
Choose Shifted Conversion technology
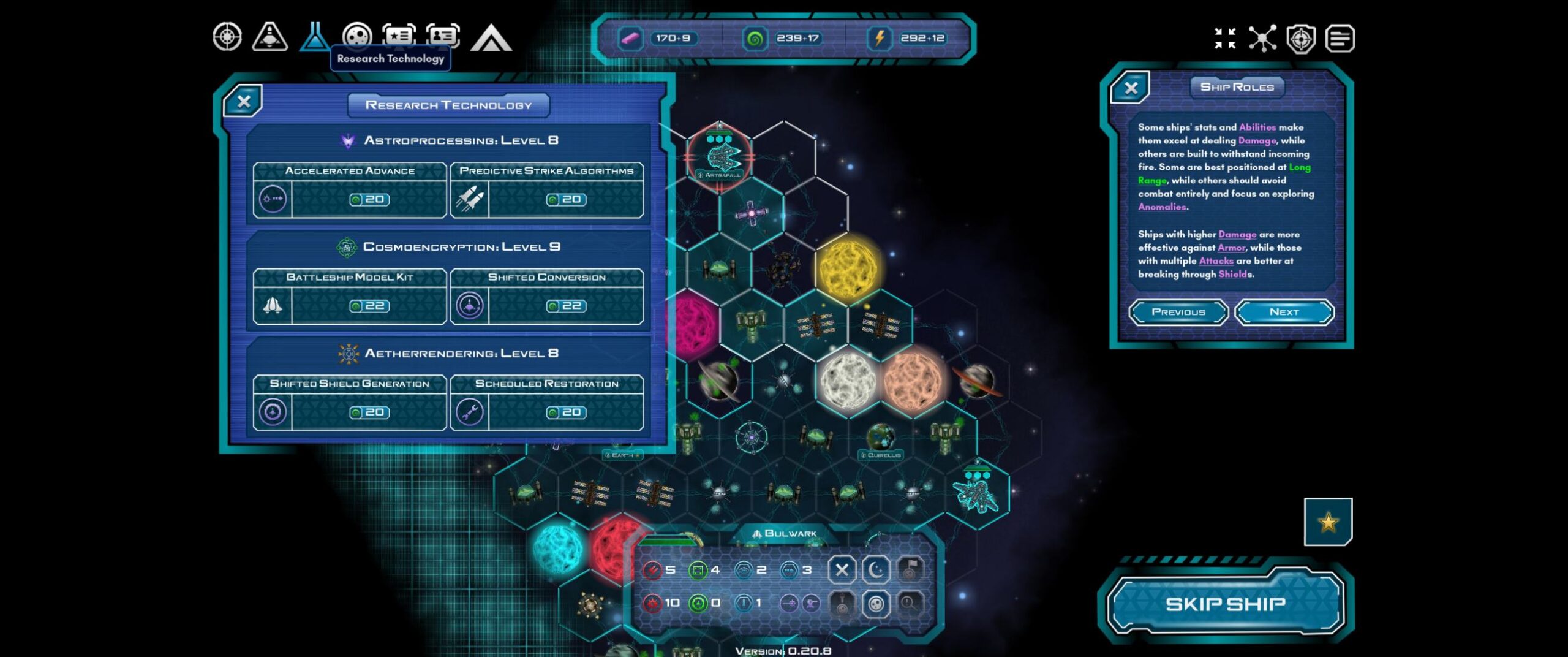pos(546,297)
